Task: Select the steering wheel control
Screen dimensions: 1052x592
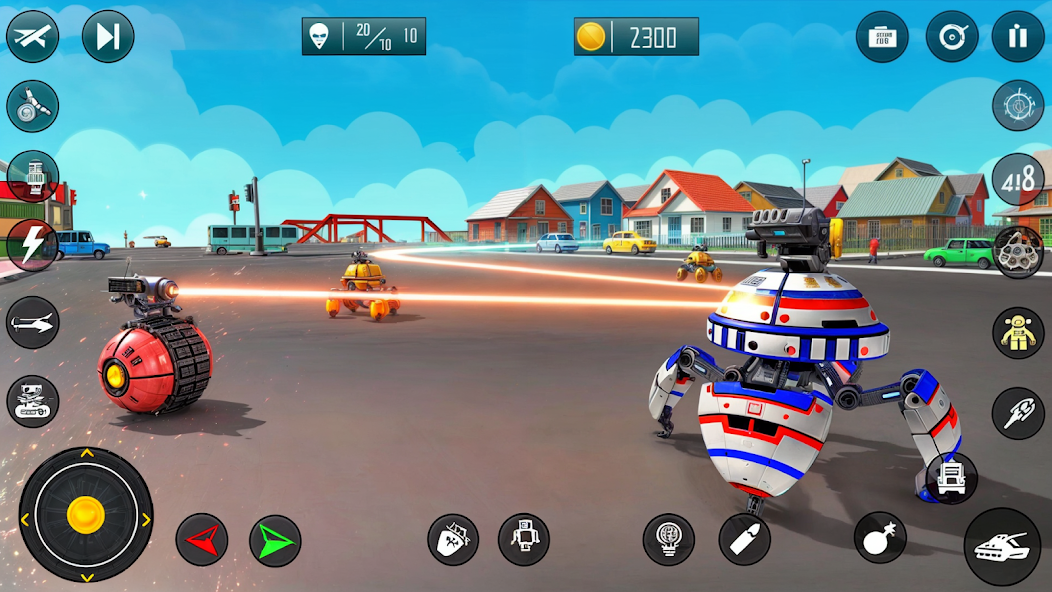Action: (1018, 252)
